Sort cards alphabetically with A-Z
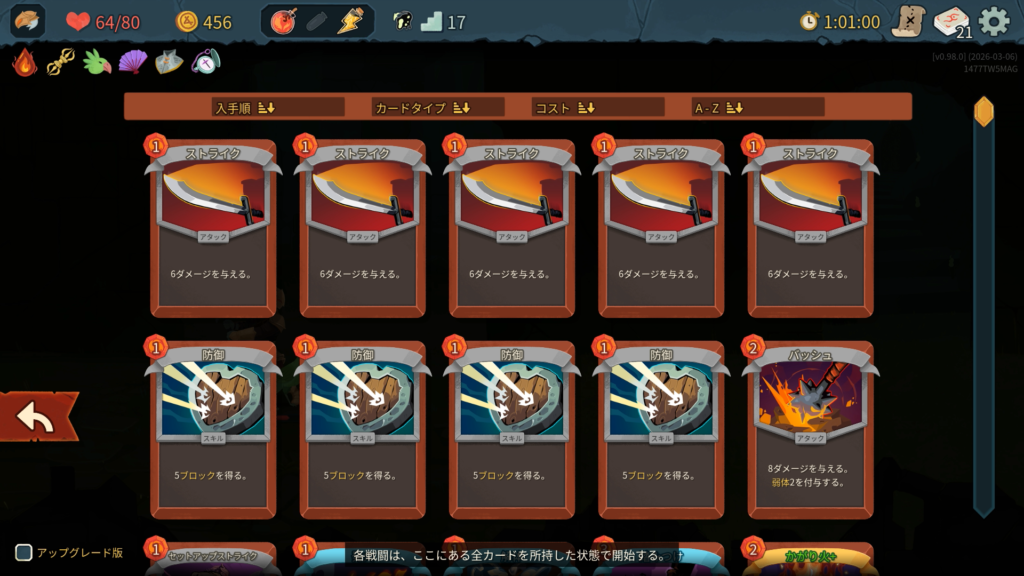The height and width of the screenshot is (576, 1024). (719, 107)
